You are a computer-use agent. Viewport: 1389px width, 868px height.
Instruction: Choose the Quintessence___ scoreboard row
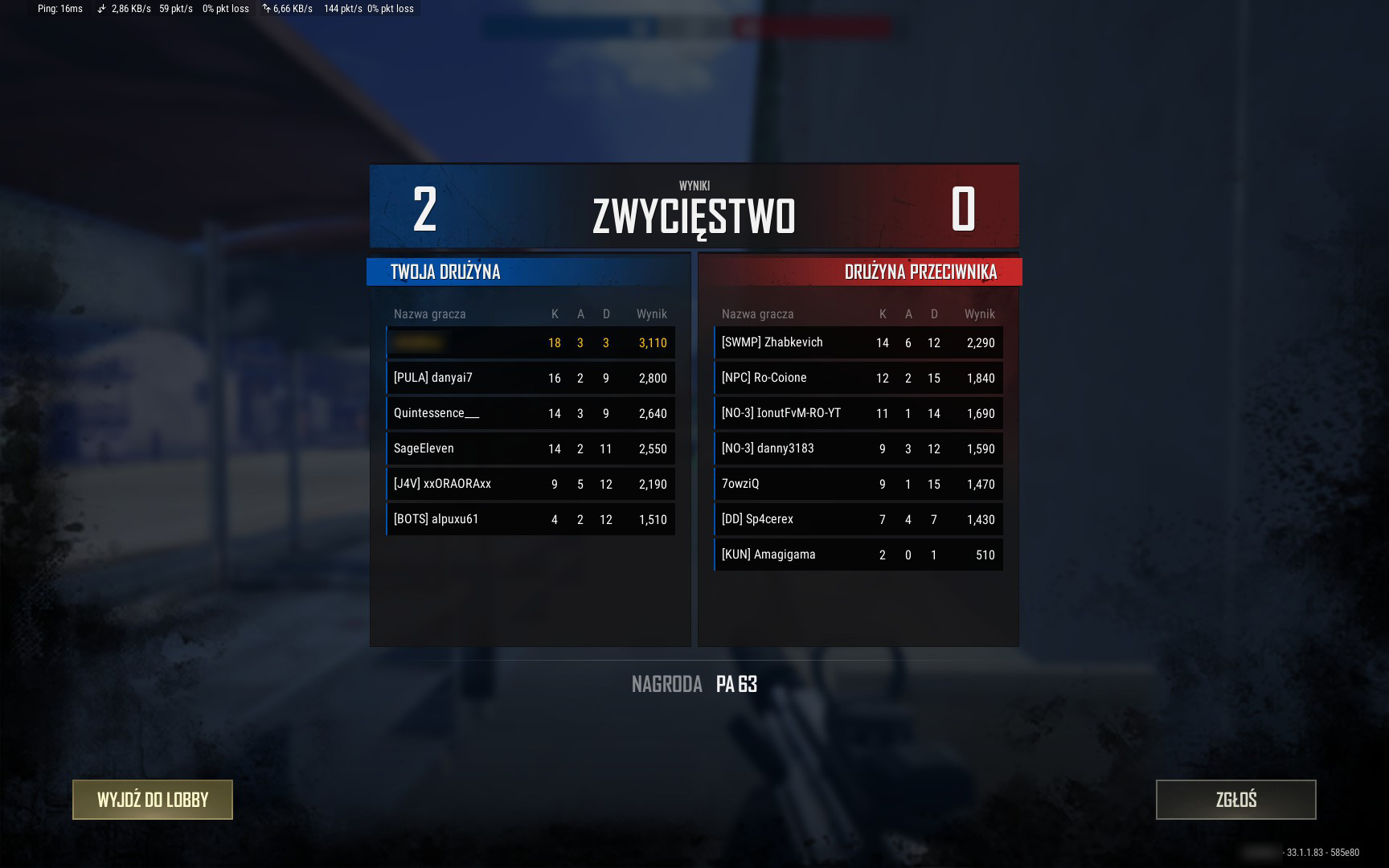pos(531,413)
